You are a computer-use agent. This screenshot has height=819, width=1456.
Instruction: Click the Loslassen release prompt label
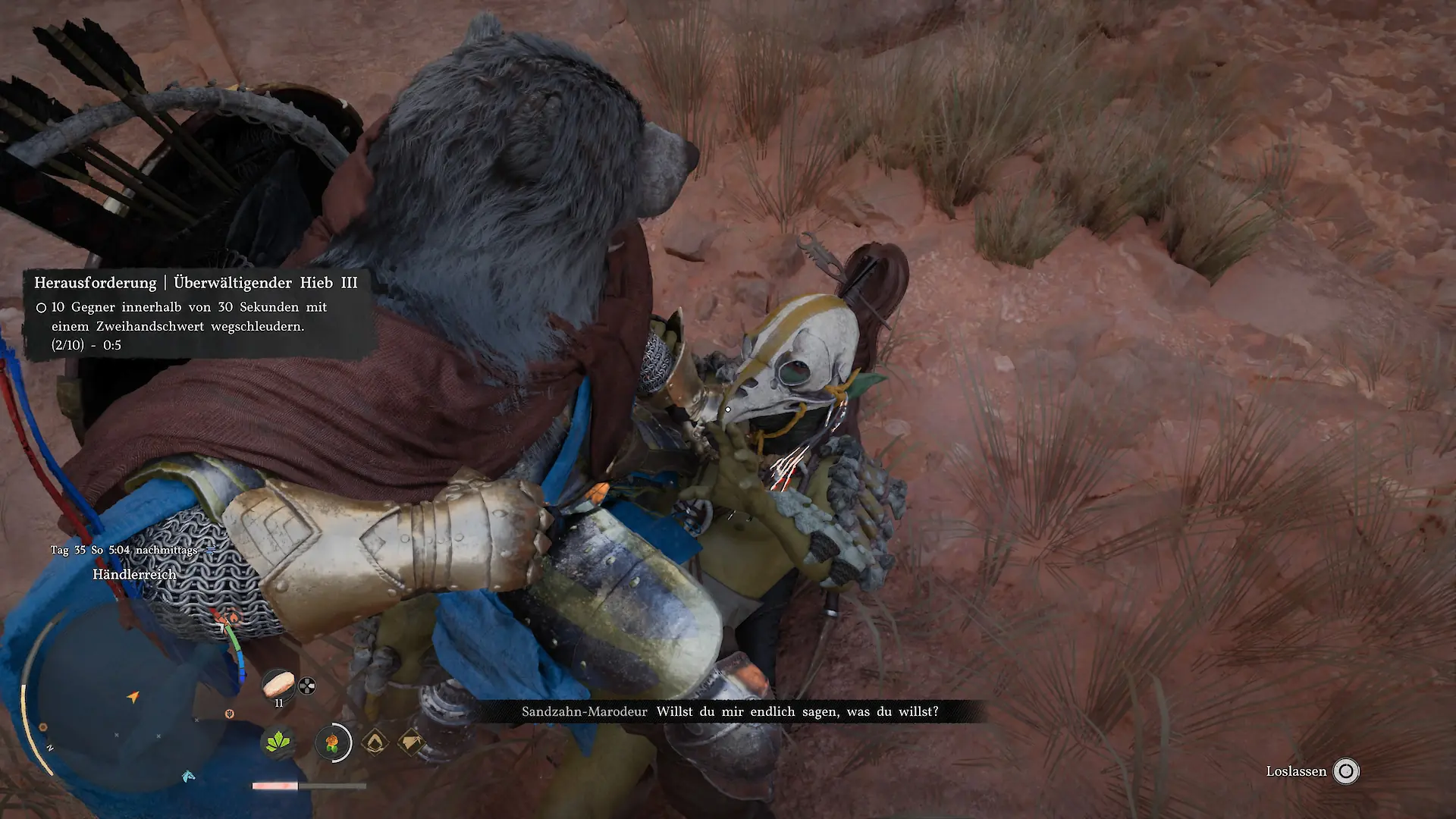click(1296, 772)
